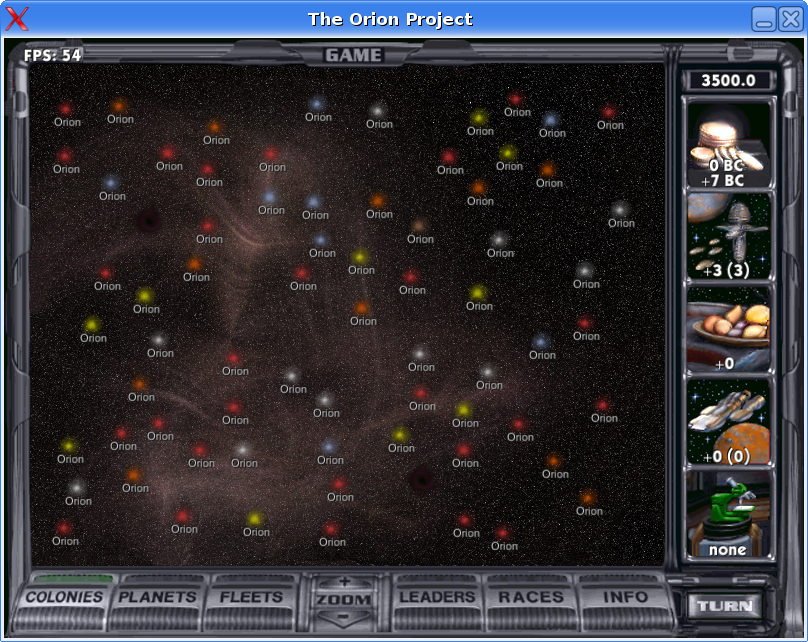Open the LEADERS screen
The height and width of the screenshot is (642, 808).
tap(437, 597)
